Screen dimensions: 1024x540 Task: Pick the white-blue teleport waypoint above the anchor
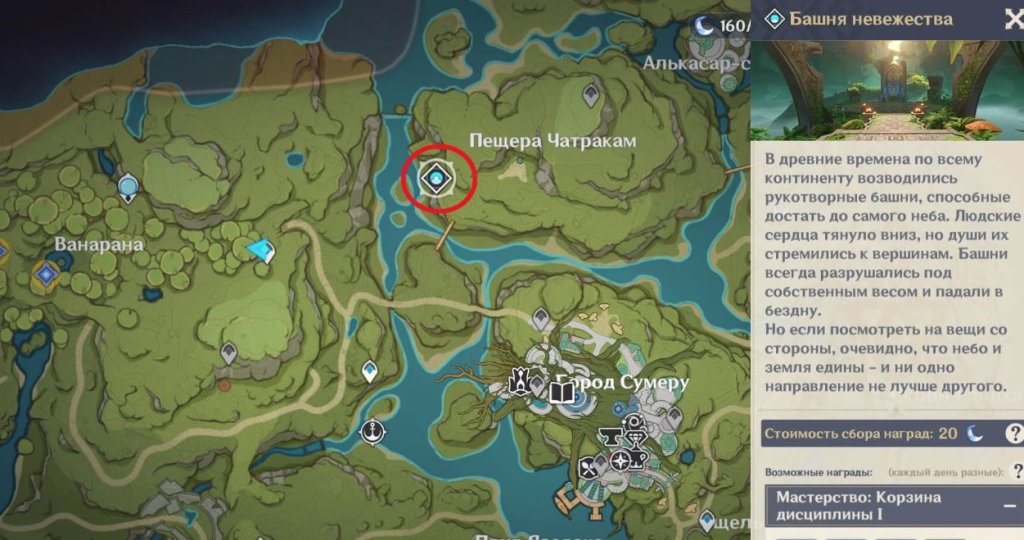click(x=370, y=372)
